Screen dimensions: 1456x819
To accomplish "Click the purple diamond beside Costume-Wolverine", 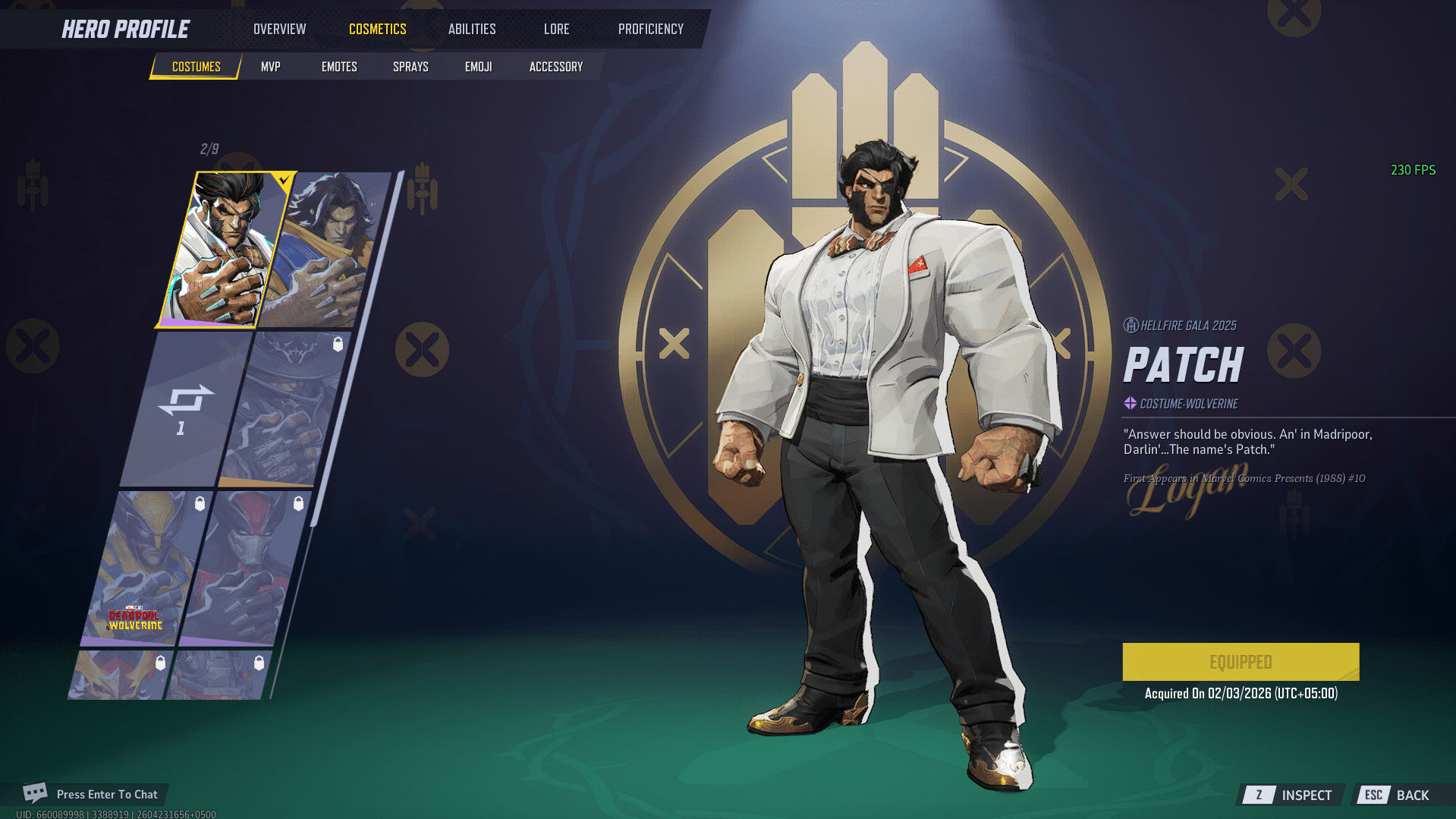I will (1130, 404).
